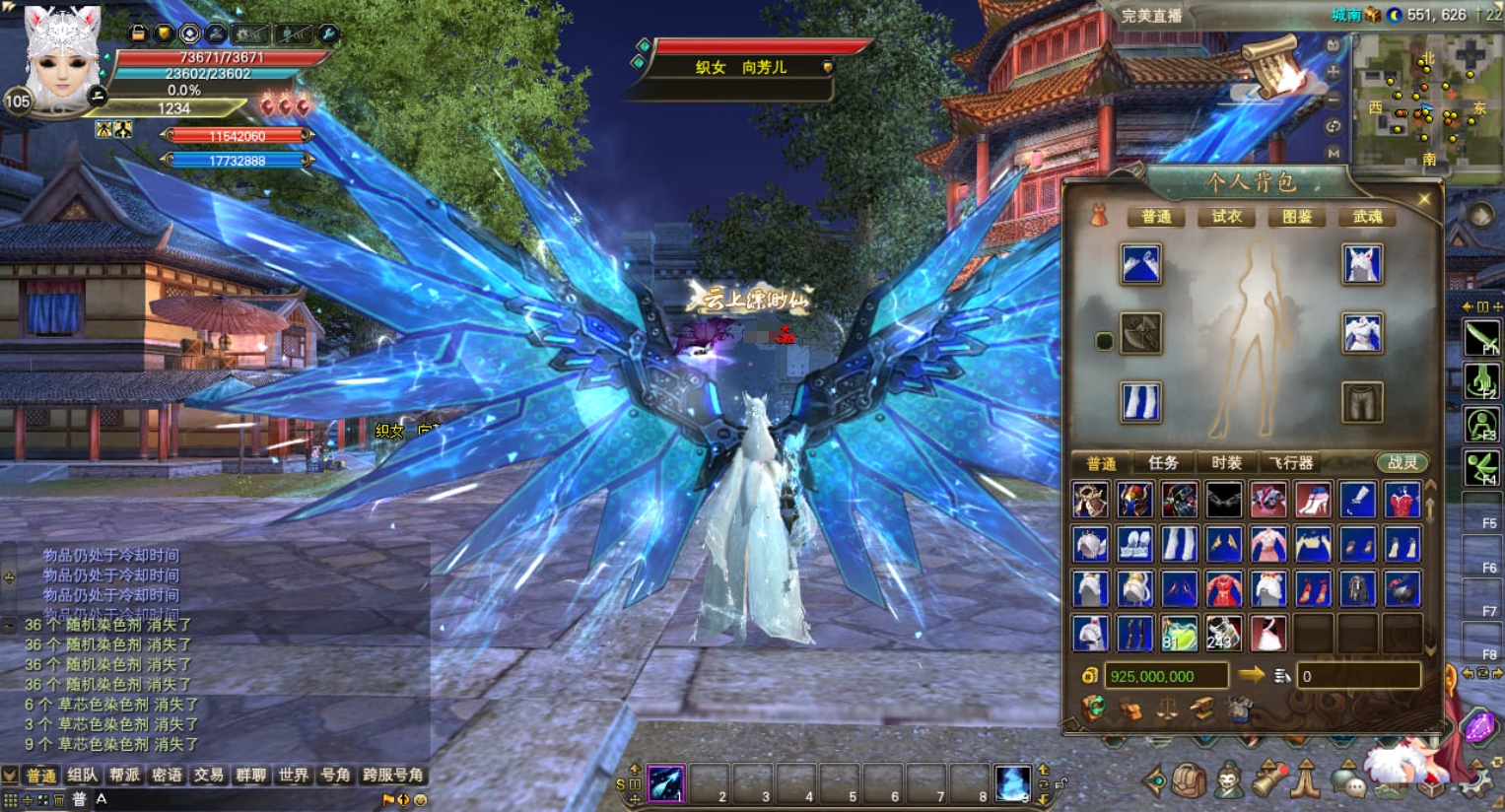Open the 图鉴 tab

point(1297,217)
